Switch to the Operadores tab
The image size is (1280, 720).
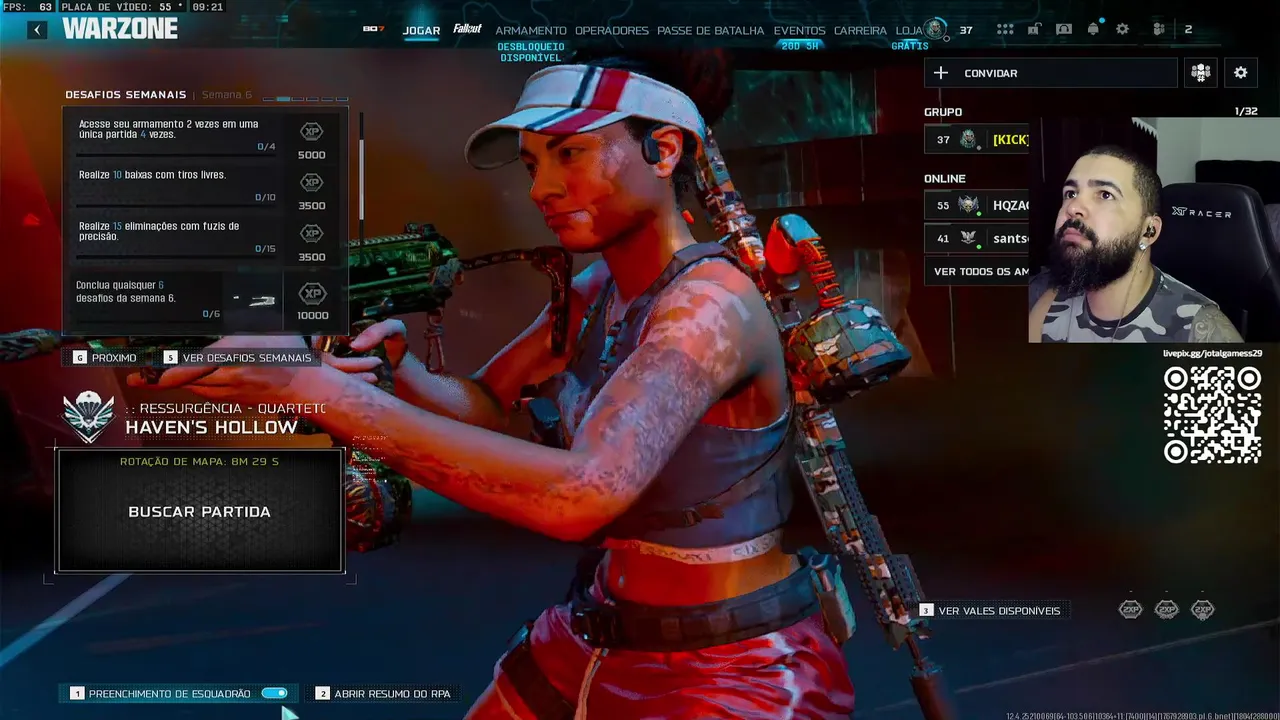612,31
